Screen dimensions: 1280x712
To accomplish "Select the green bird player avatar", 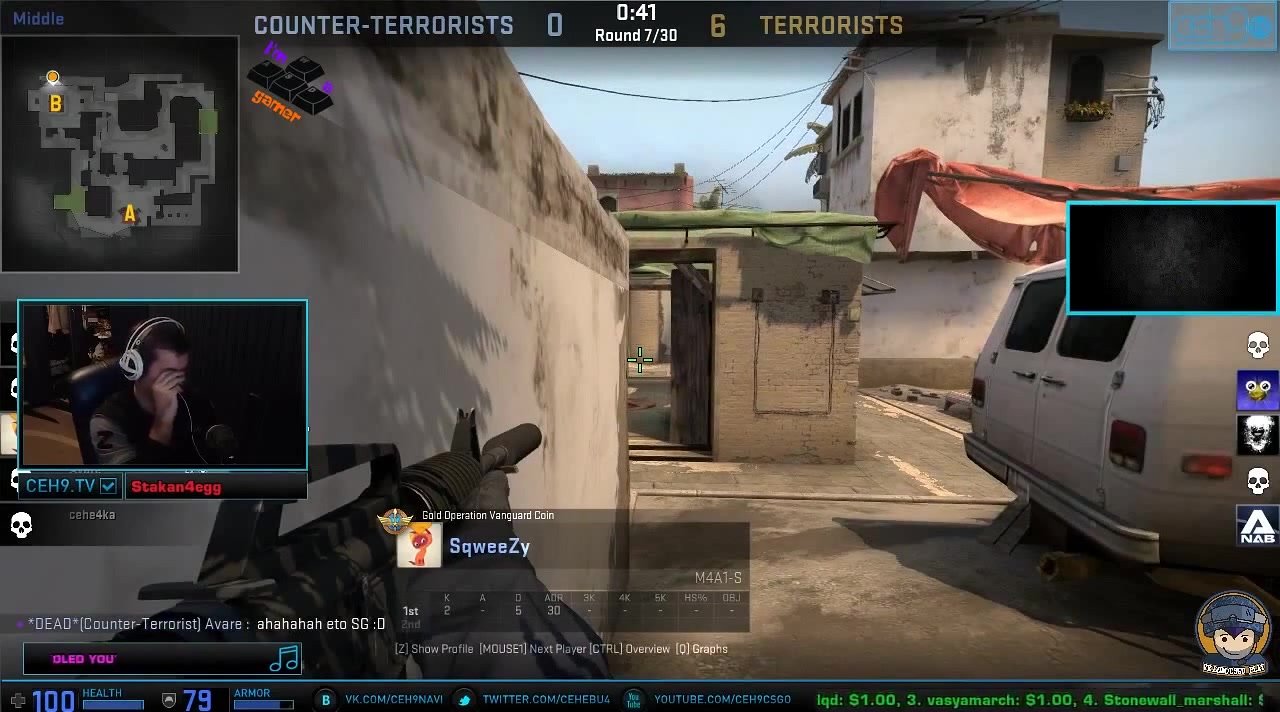I will coord(1257,390).
